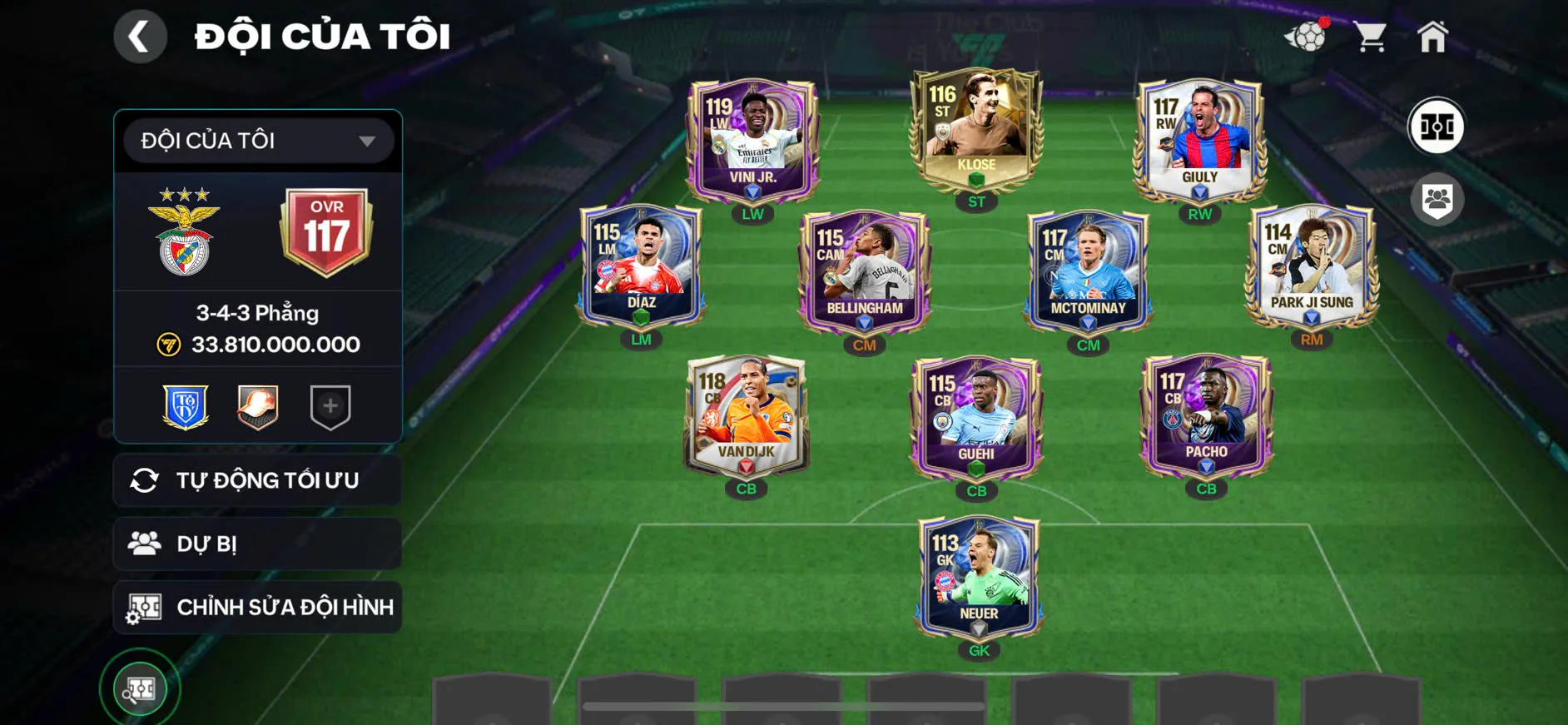Select the Neuer goalkeeper card
This screenshot has height=725, width=1568.
tap(979, 578)
